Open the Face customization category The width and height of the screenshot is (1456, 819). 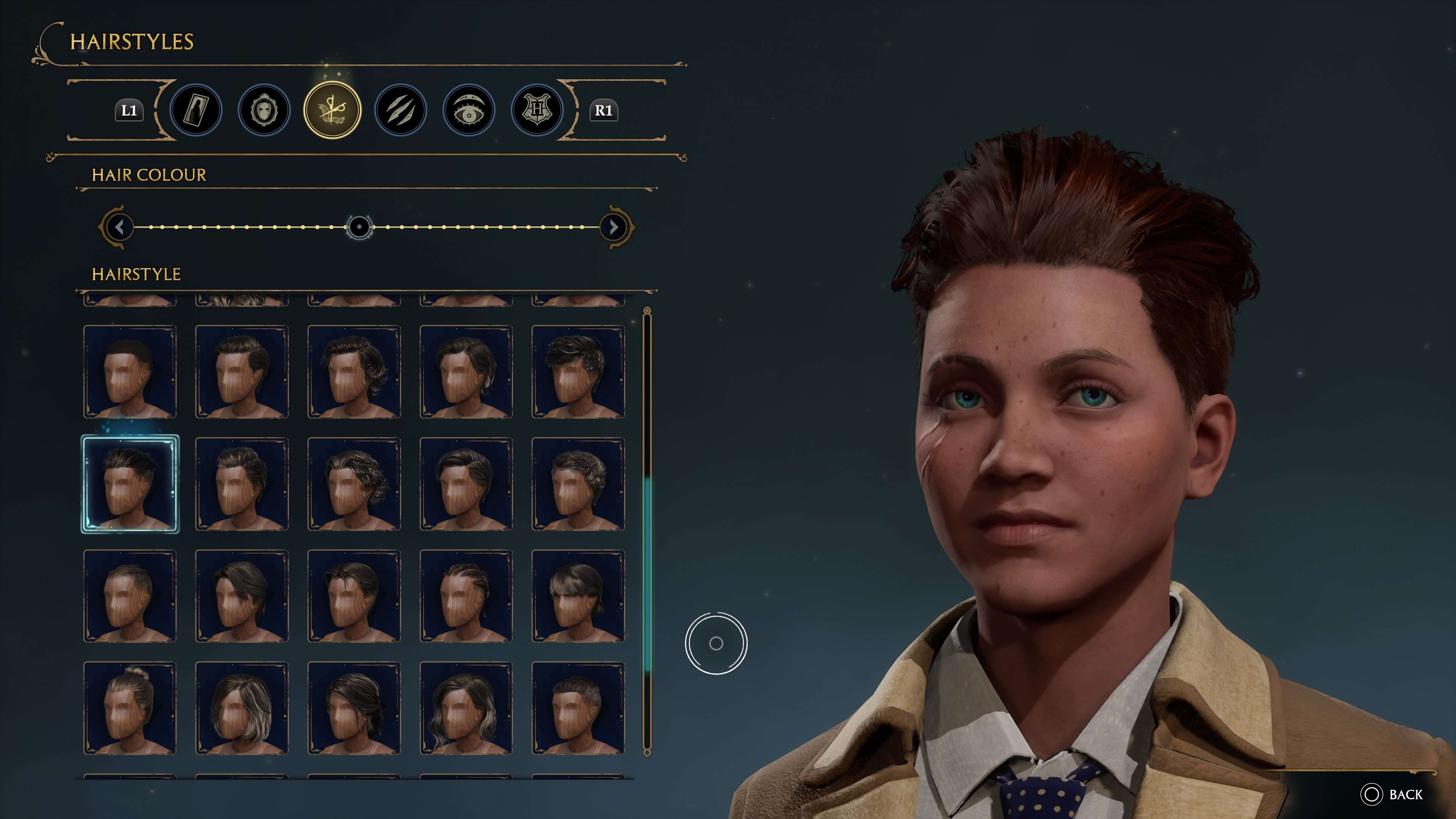click(265, 110)
